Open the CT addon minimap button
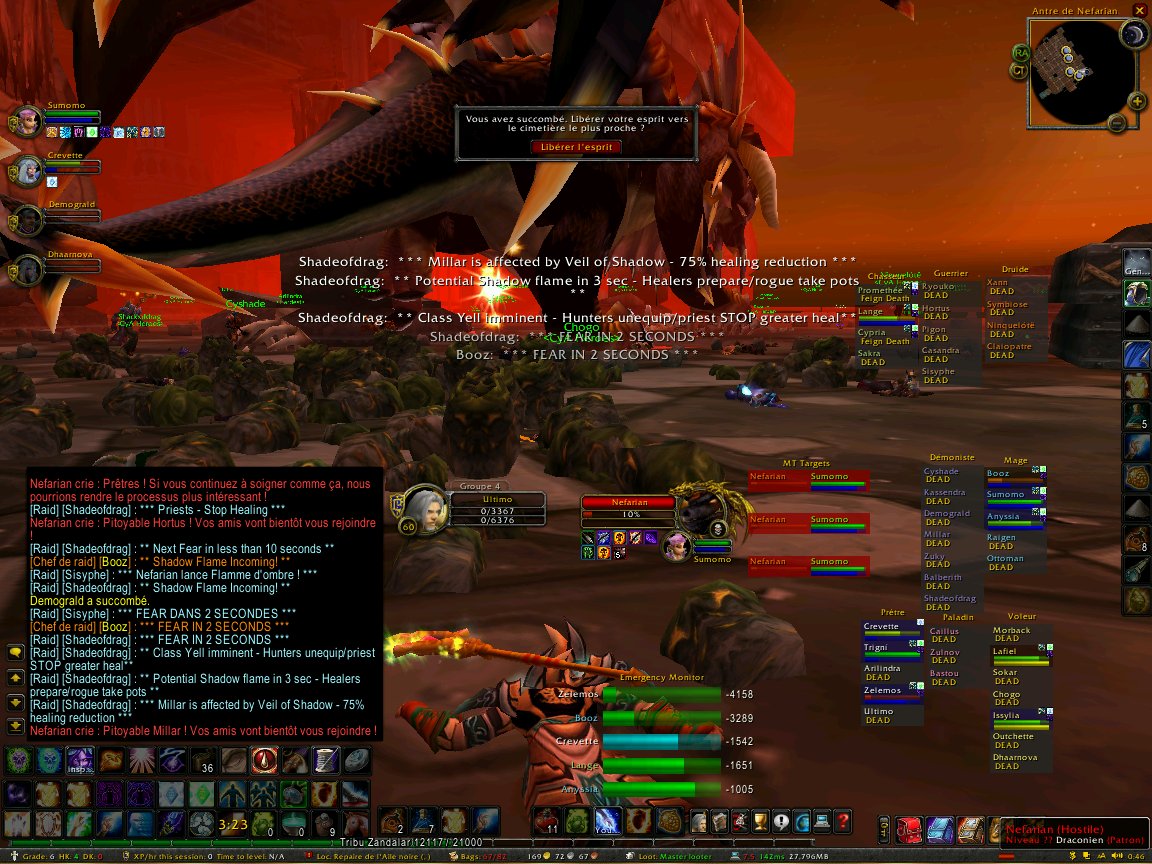Screen dimensions: 1152x864 (1017, 70)
